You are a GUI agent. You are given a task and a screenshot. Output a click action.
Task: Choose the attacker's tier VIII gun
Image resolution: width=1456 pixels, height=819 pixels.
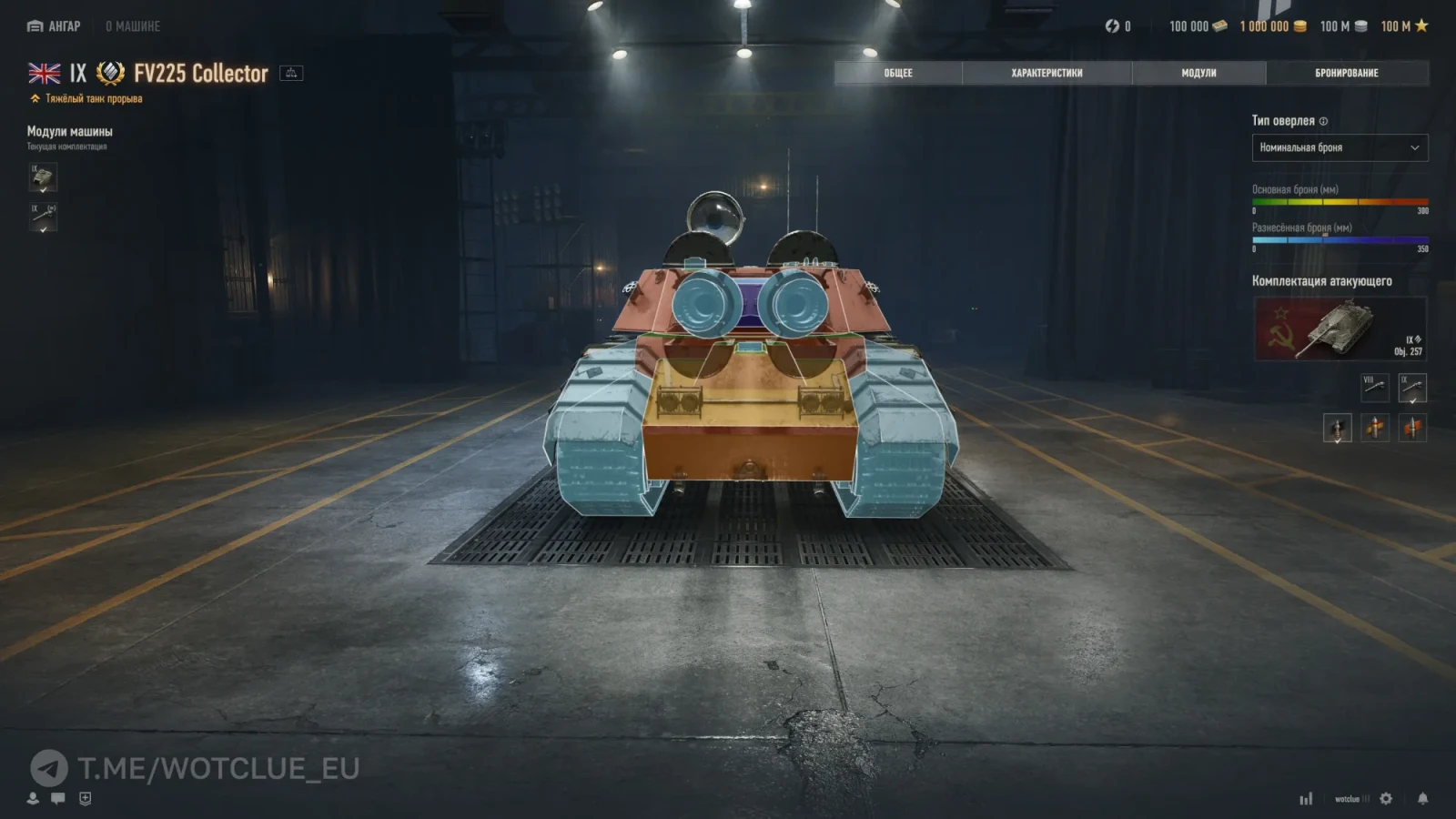(x=1374, y=388)
